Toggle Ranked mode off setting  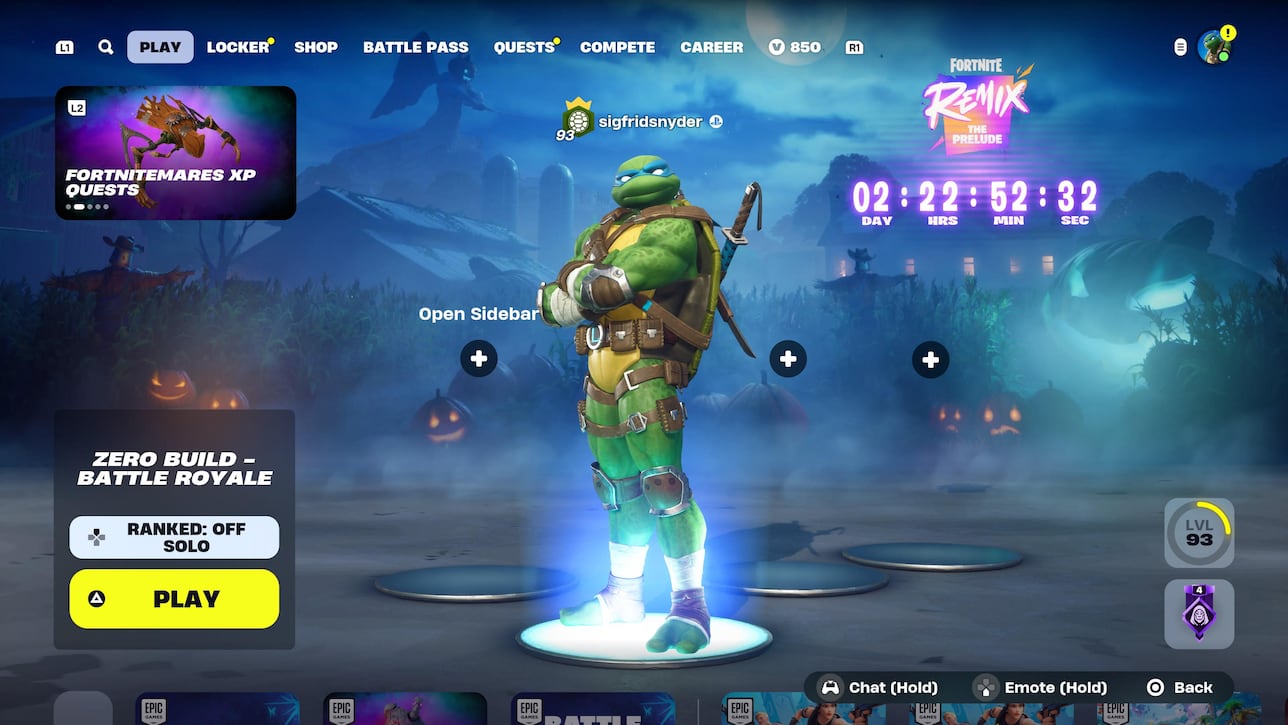click(174, 537)
